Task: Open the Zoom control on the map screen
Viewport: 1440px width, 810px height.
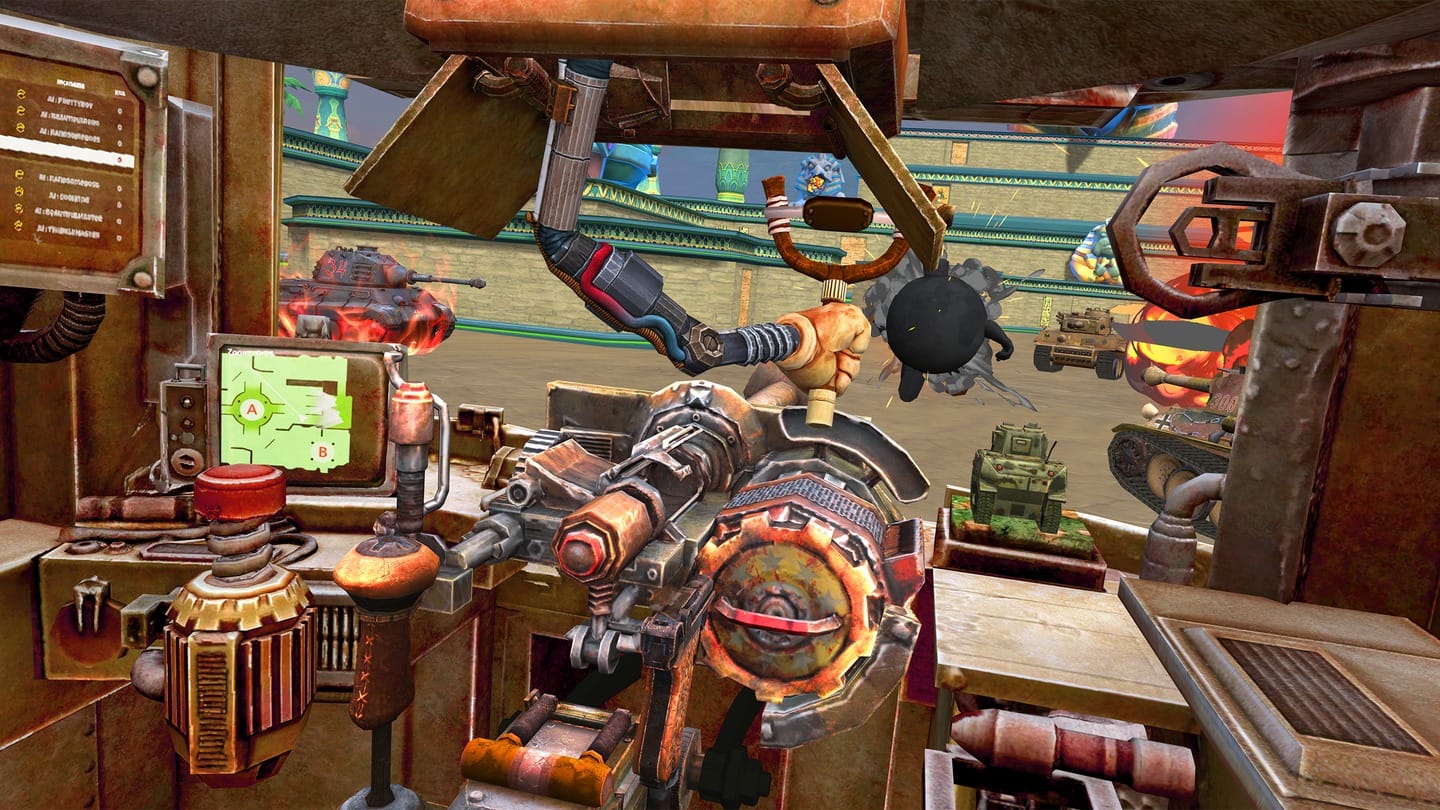Action: click(235, 350)
